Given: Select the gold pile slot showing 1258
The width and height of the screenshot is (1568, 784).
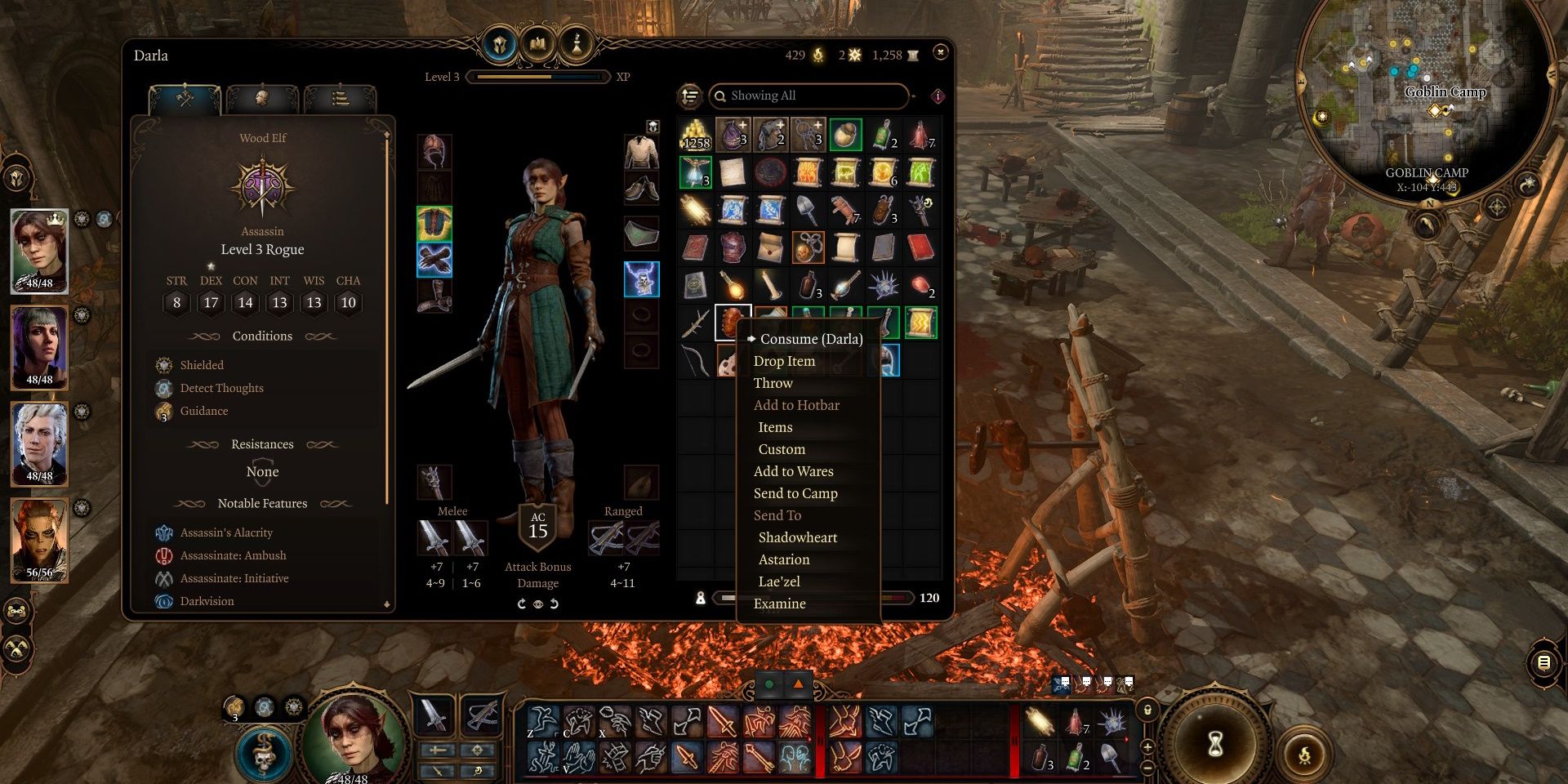Looking at the screenshot, I should [696, 135].
